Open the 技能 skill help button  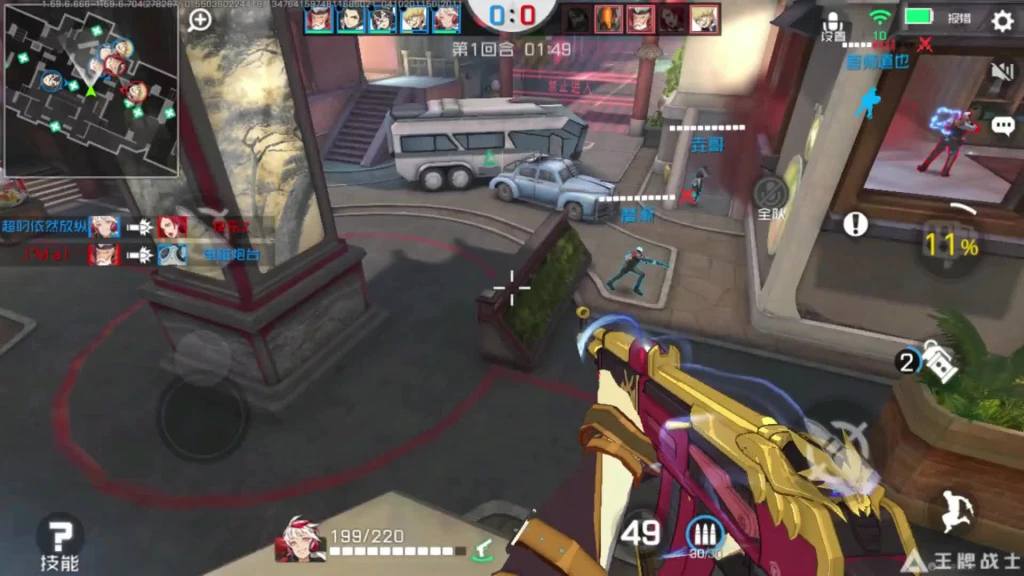[60, 541]
